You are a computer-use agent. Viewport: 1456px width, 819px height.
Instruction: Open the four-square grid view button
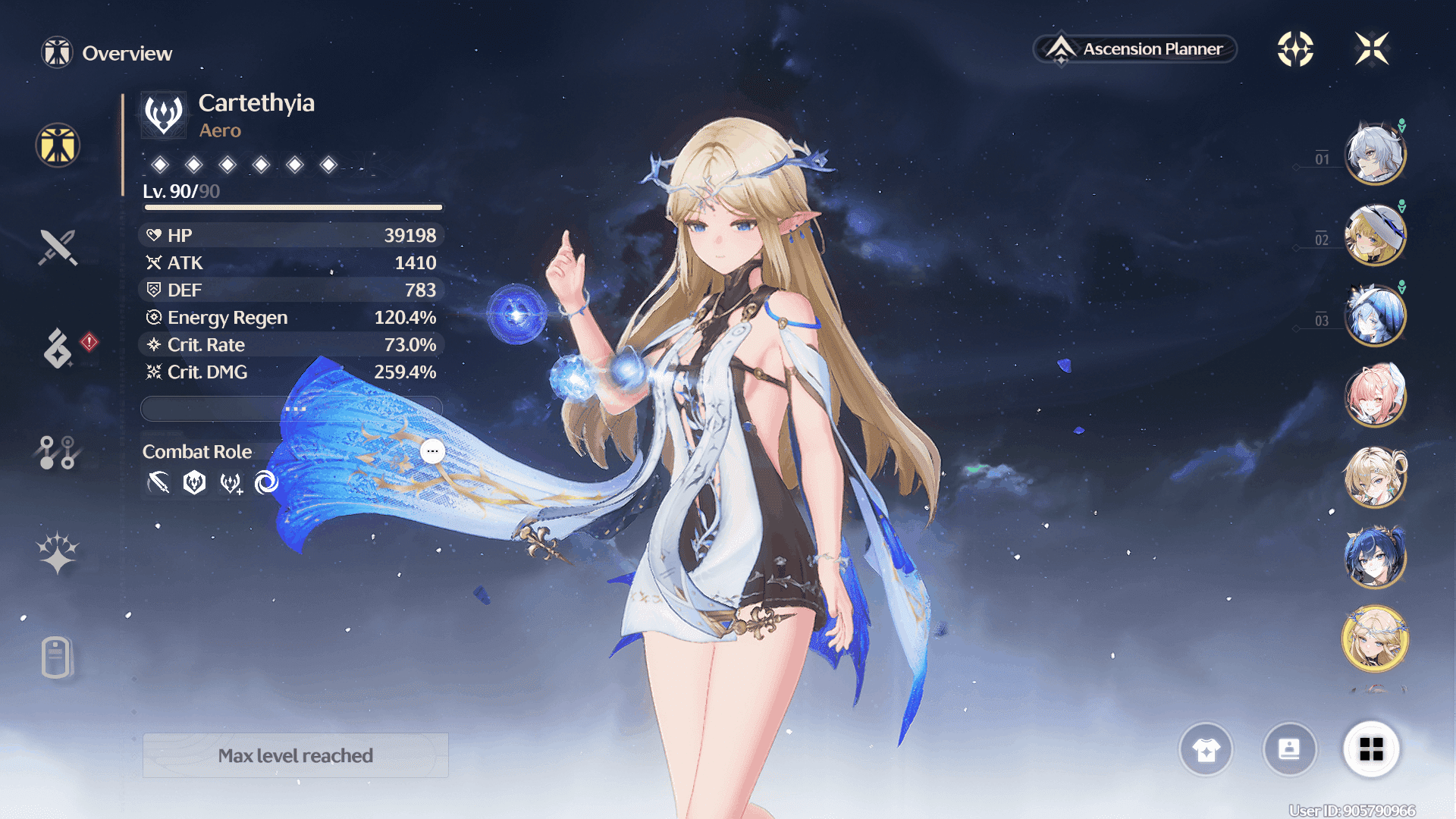[1371, 749]
